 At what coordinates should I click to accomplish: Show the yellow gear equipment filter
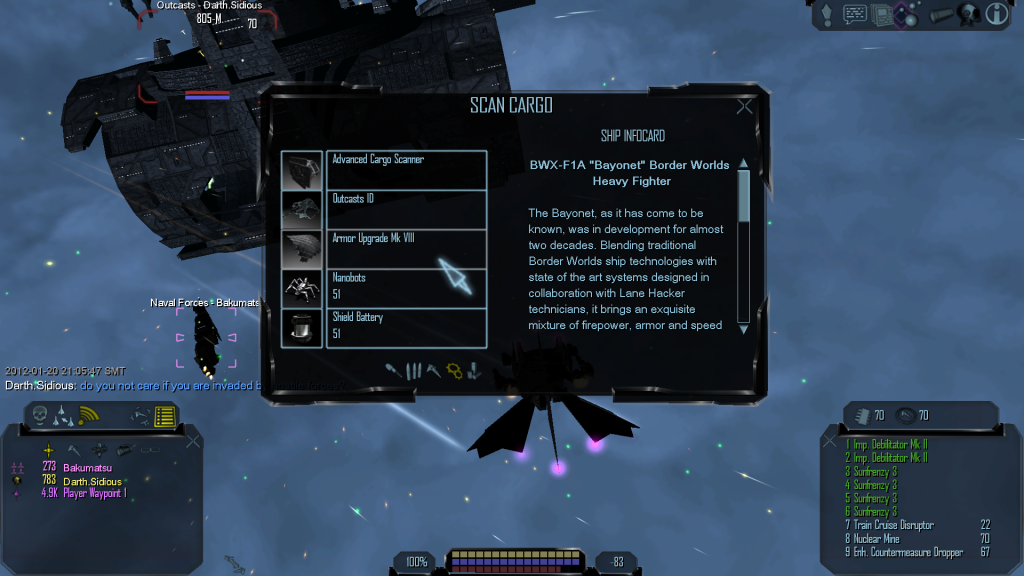point(454,371)
